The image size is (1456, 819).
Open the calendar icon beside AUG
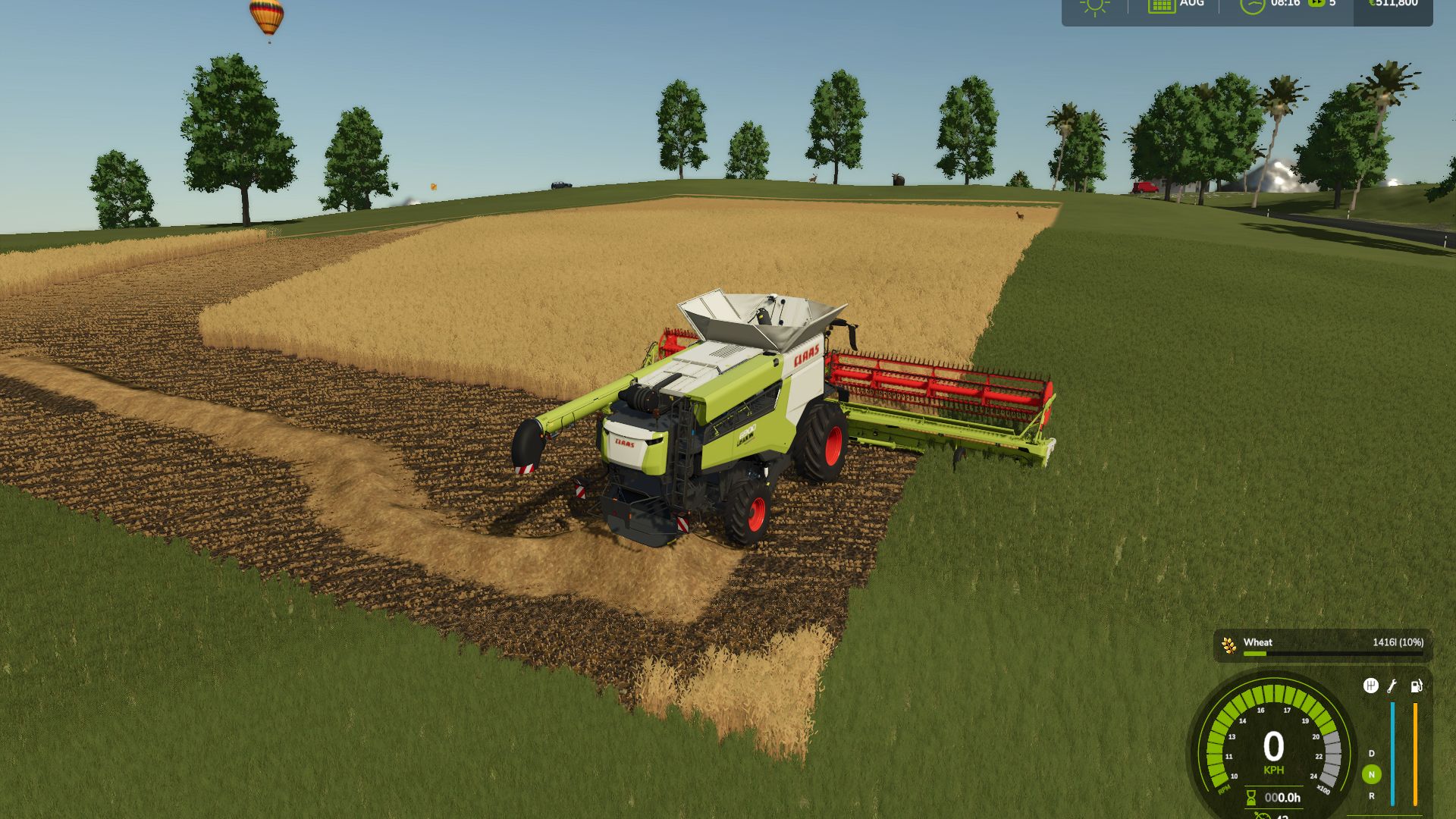[1161, 5]
